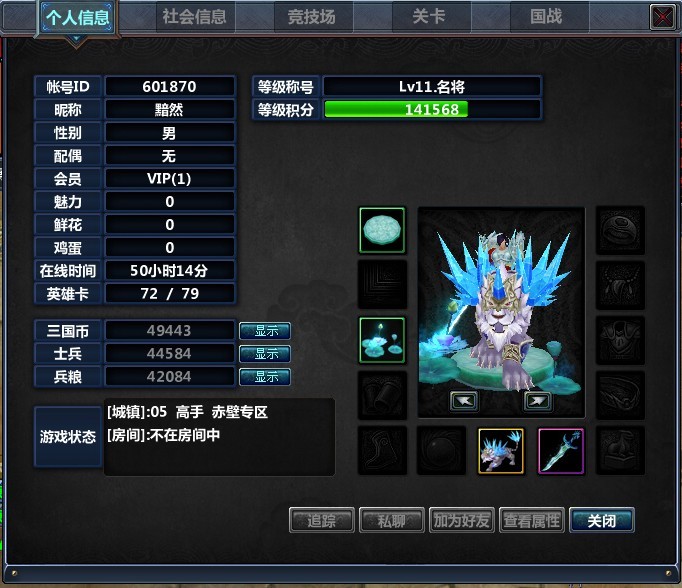Go to the 国战 tab
Viewport: 682px width, 588px height.
click(x=546, y=17)
